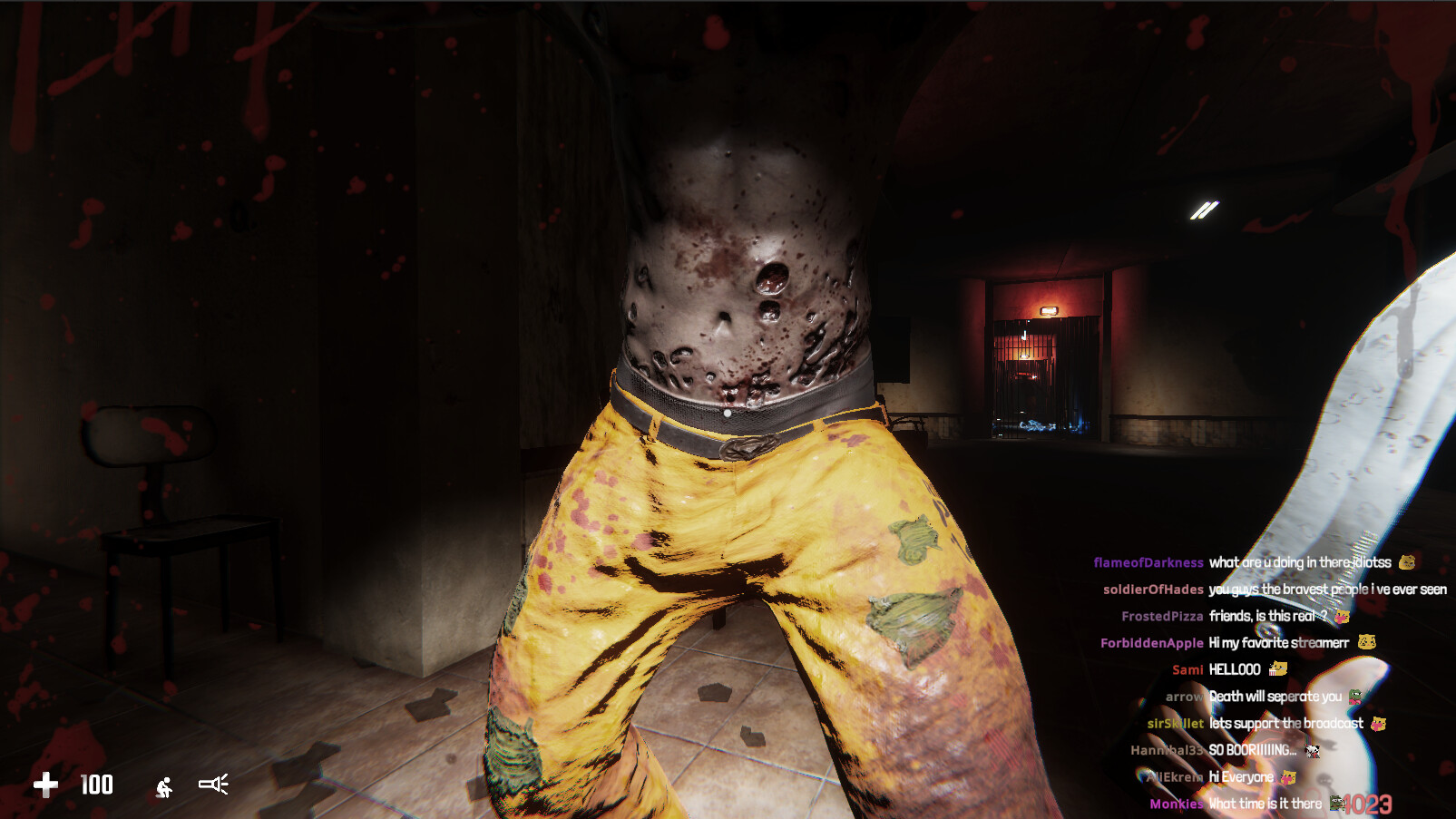The width and height of the screenshot is (1456, 819).
Task: Click the Pepe emote in arrow's message
Action: [x=1353, y=697]
